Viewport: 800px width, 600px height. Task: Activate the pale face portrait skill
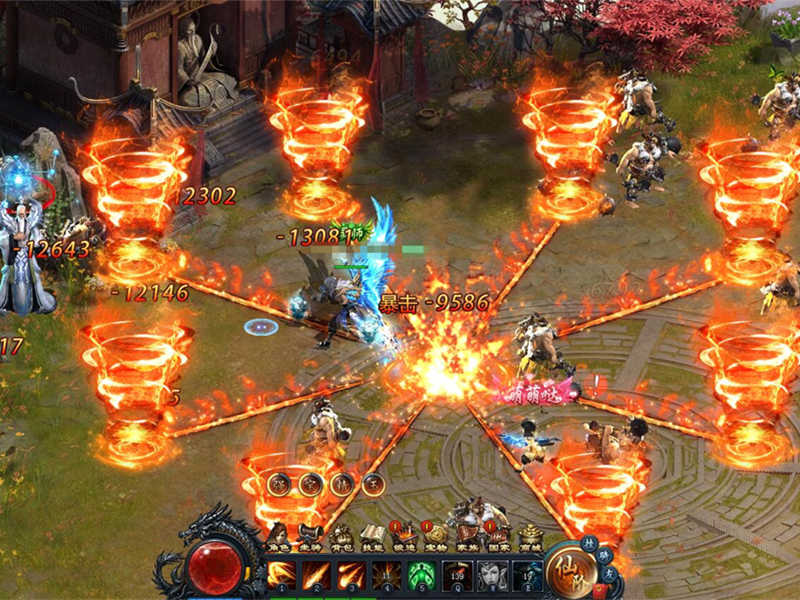pyautogui.click(x=492, y=575)
